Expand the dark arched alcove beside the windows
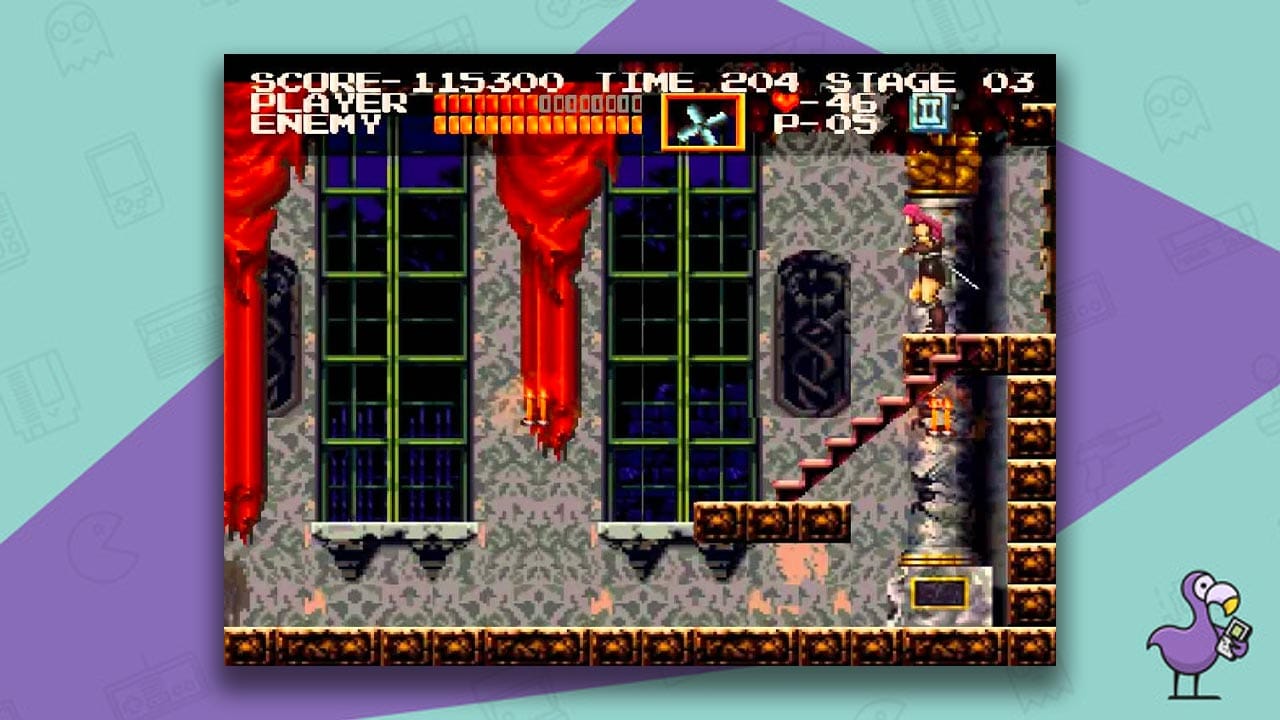The width and height of the screenshot is (1280, 720). [815, 330]
